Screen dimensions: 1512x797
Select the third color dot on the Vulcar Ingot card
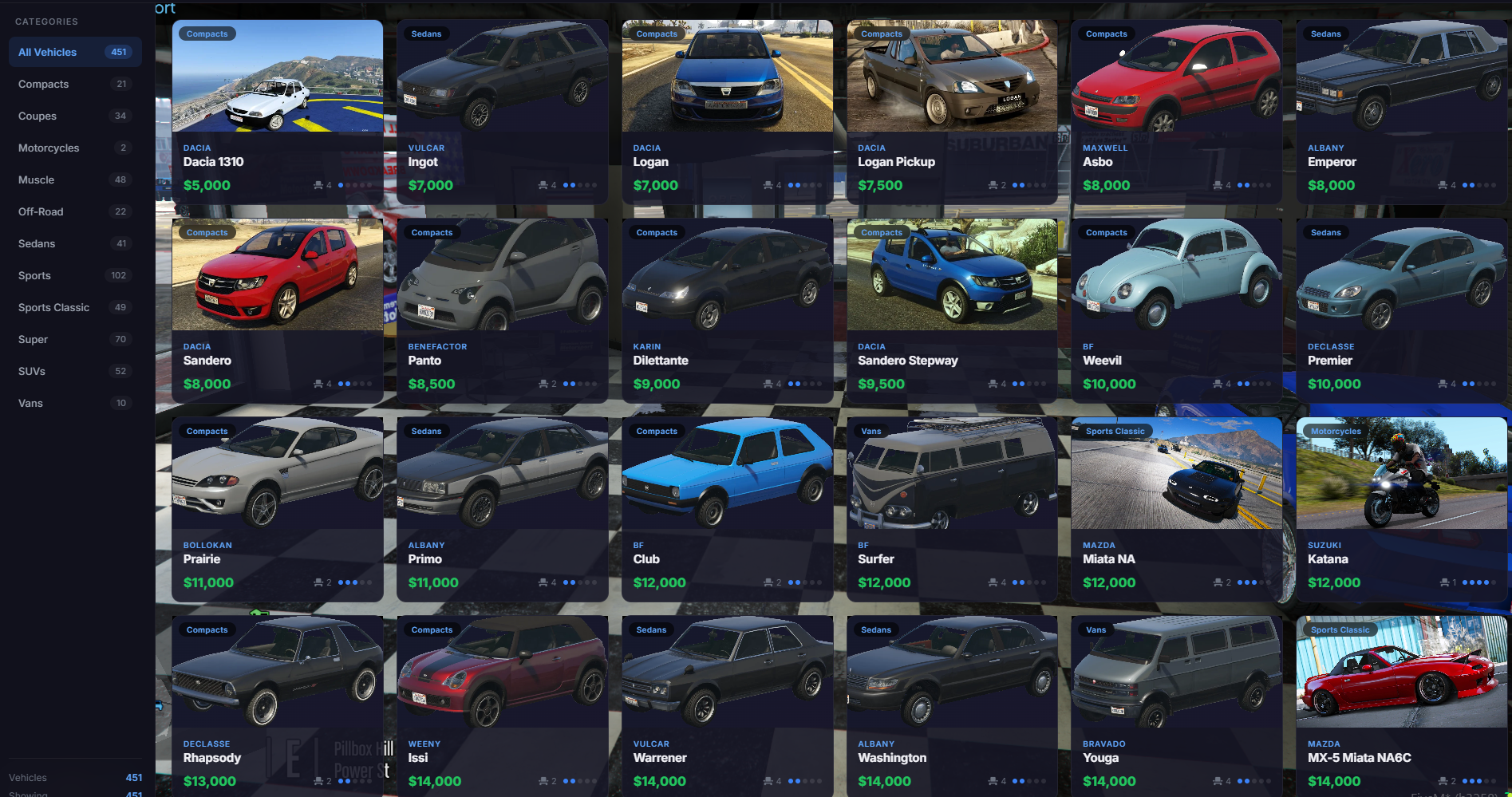point(582,186)
